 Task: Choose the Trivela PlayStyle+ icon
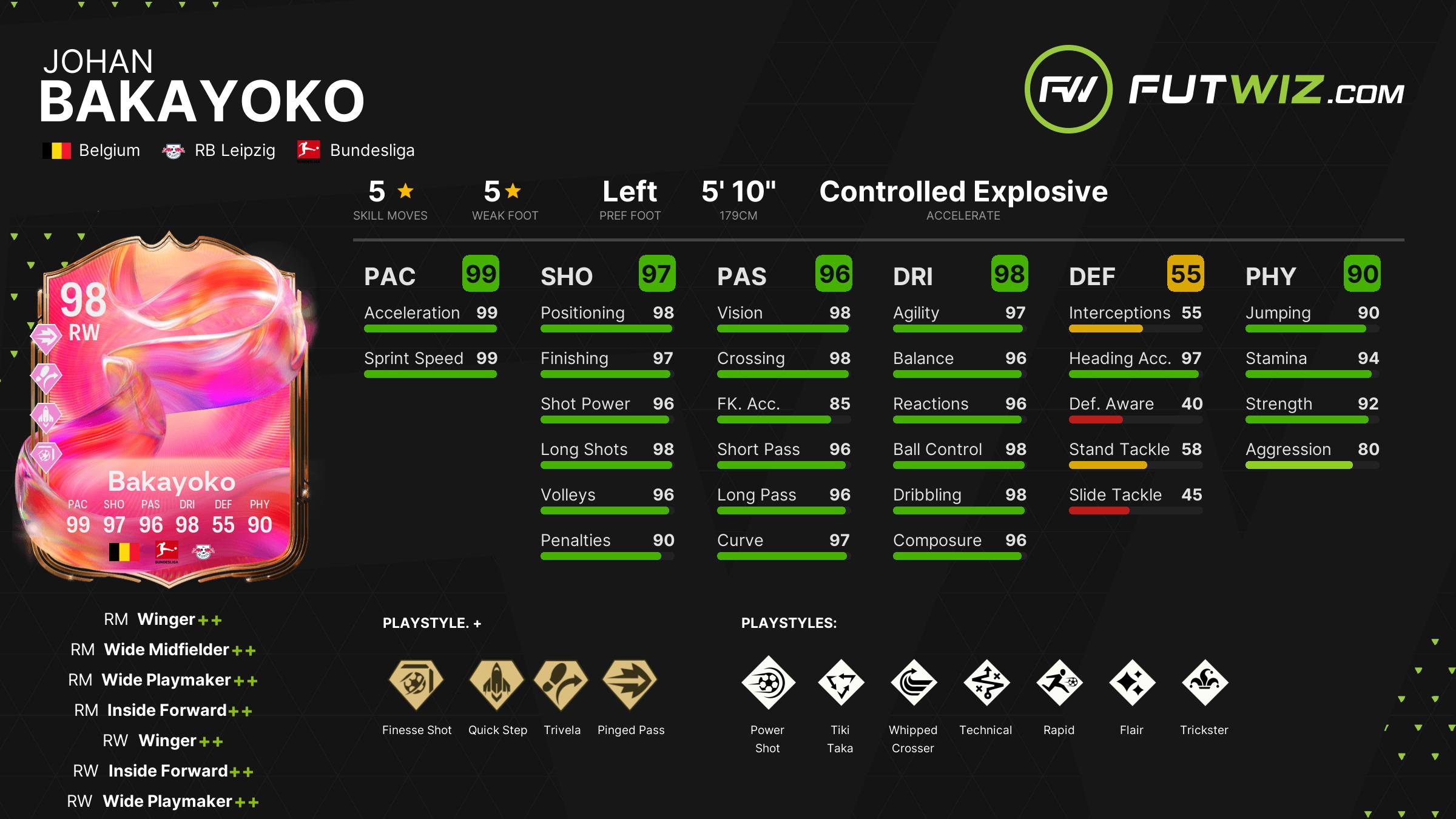pyautogui.click(x=561, y=682)
